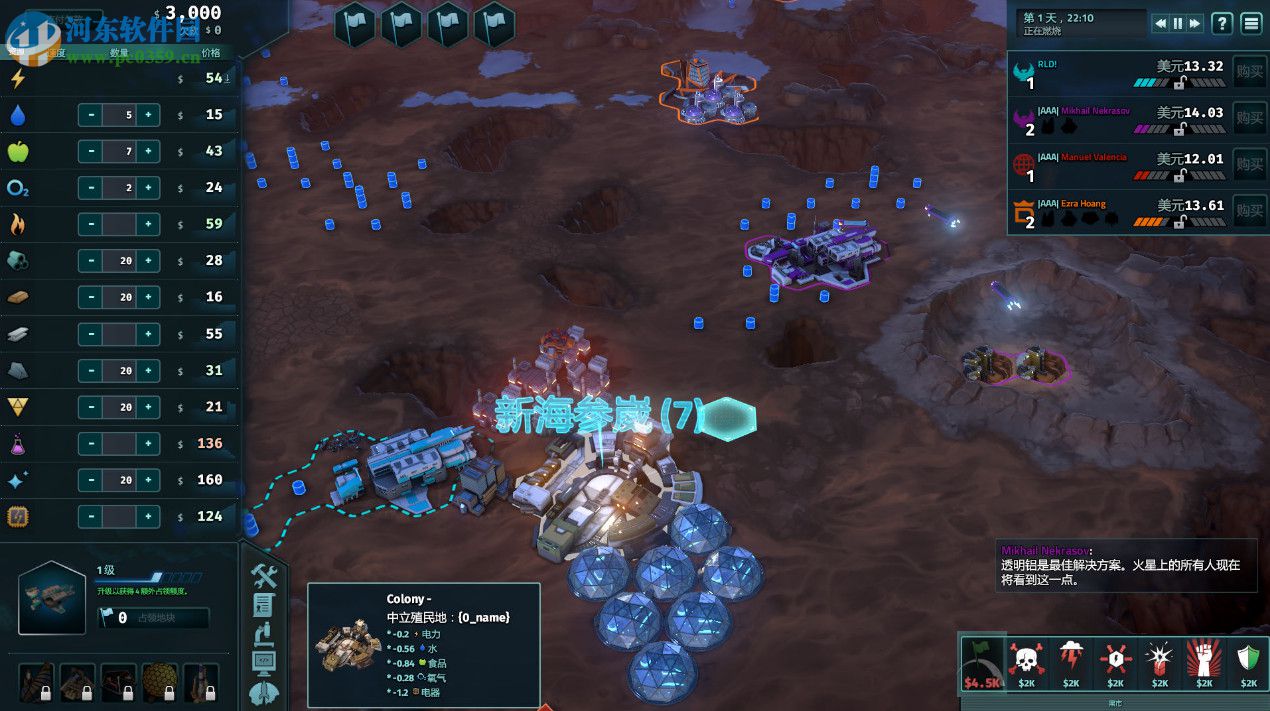The width and height of the screenshot is (1270, 711).
Task: Buy stock in Mikhail Nekrasov's company
Action: tap(1249, 119)
